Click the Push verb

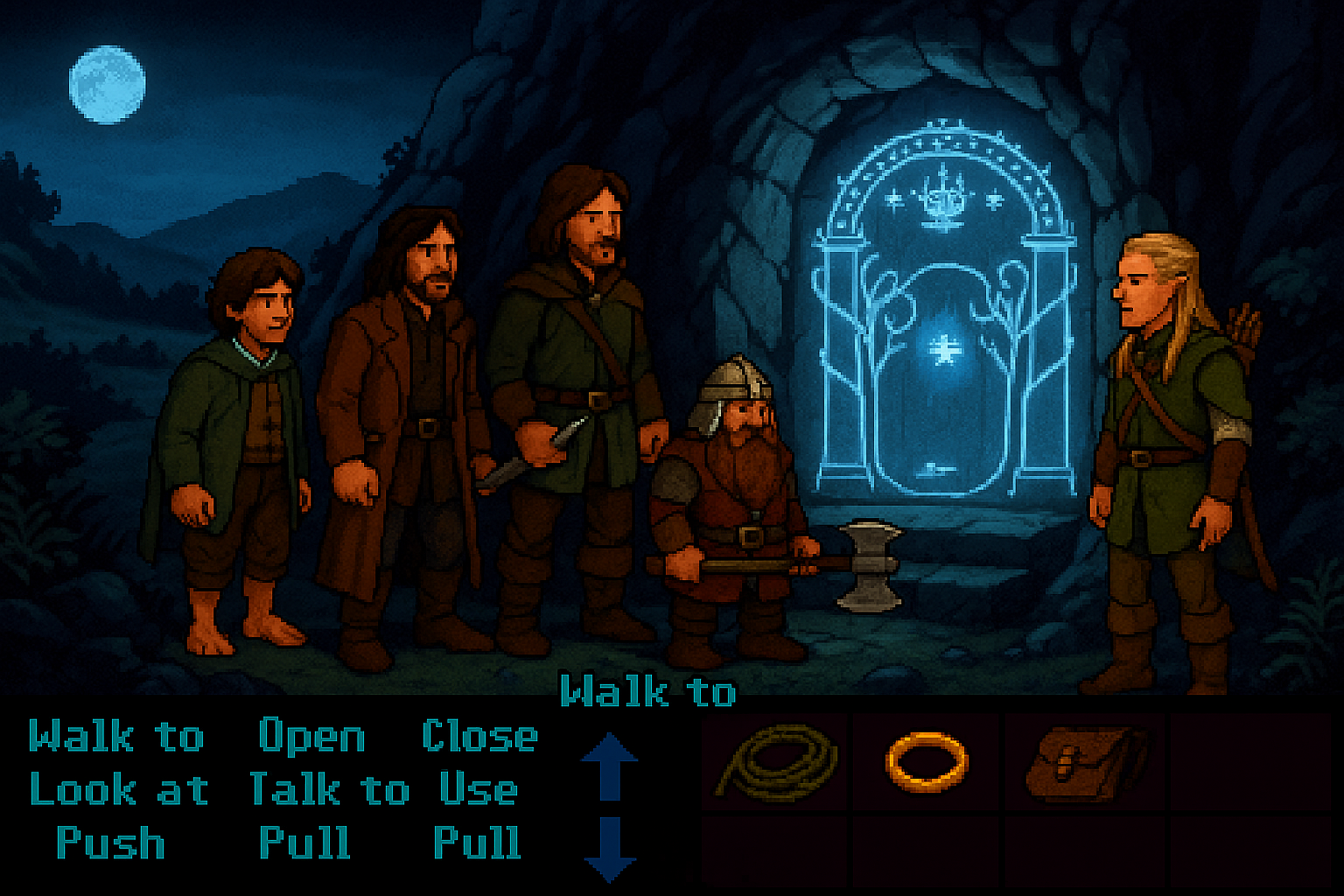110,843
